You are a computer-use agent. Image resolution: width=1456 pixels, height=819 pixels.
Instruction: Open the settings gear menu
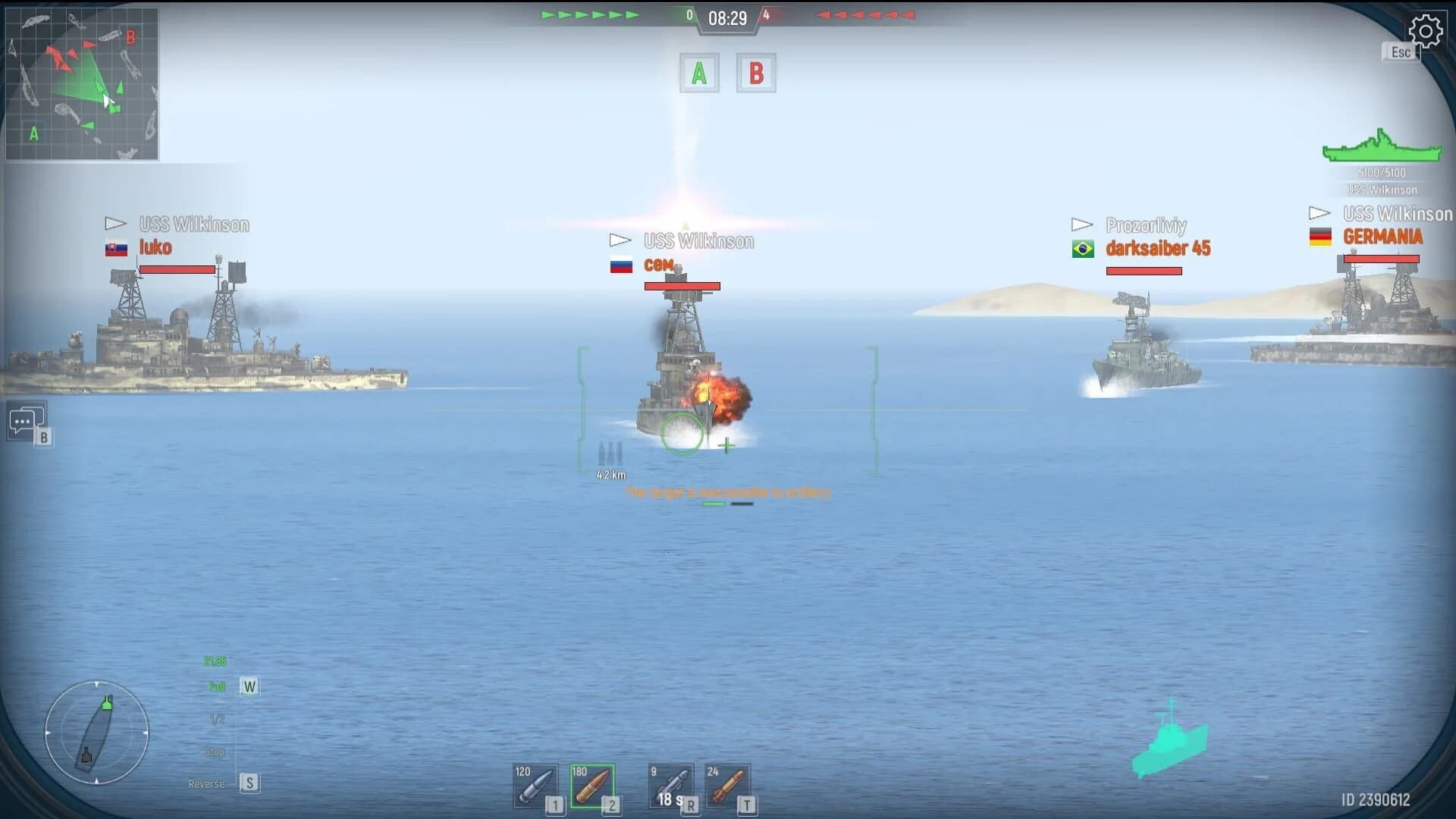pos(1426,32)
